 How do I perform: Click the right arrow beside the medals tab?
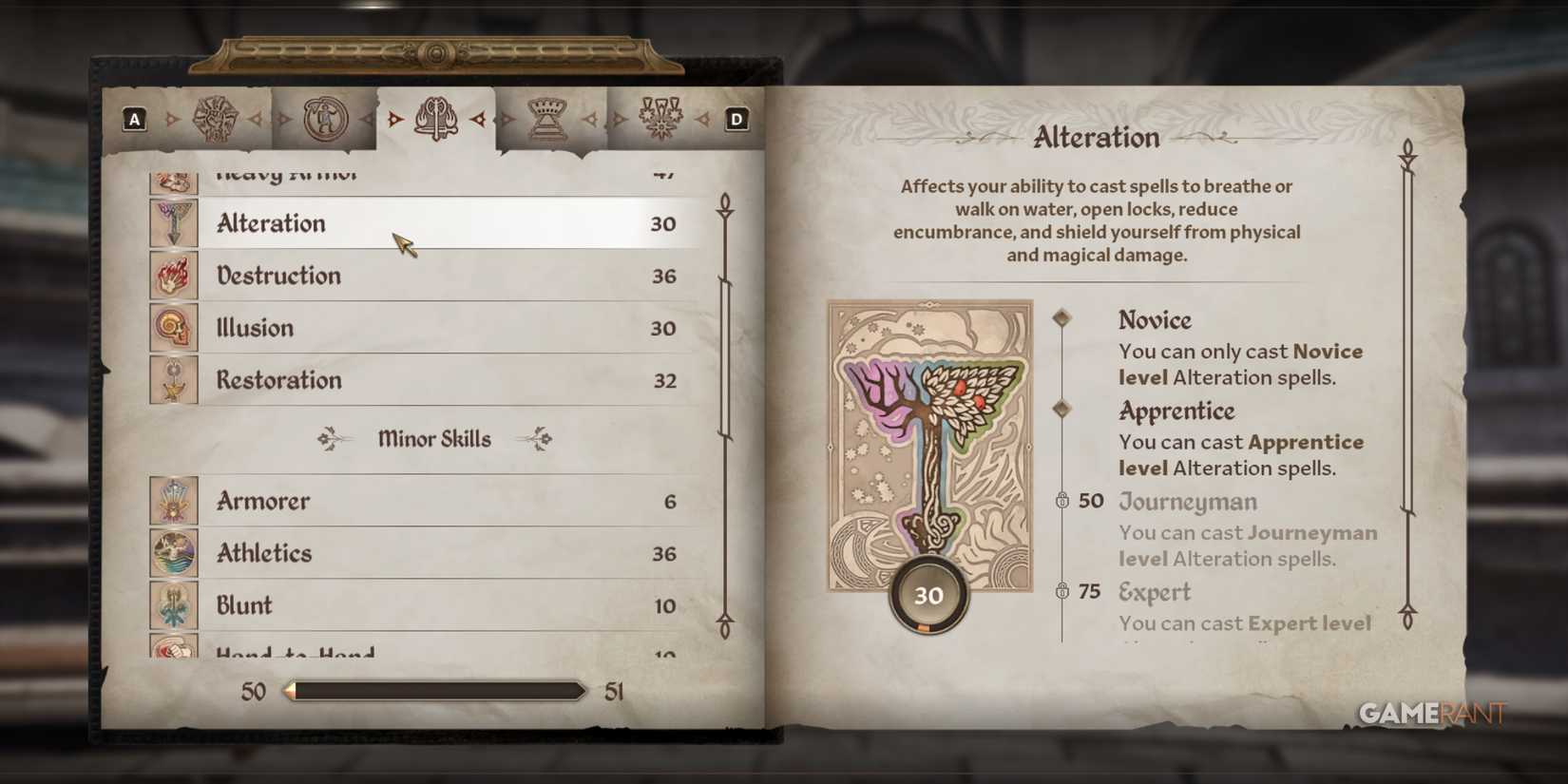(703, 118)
